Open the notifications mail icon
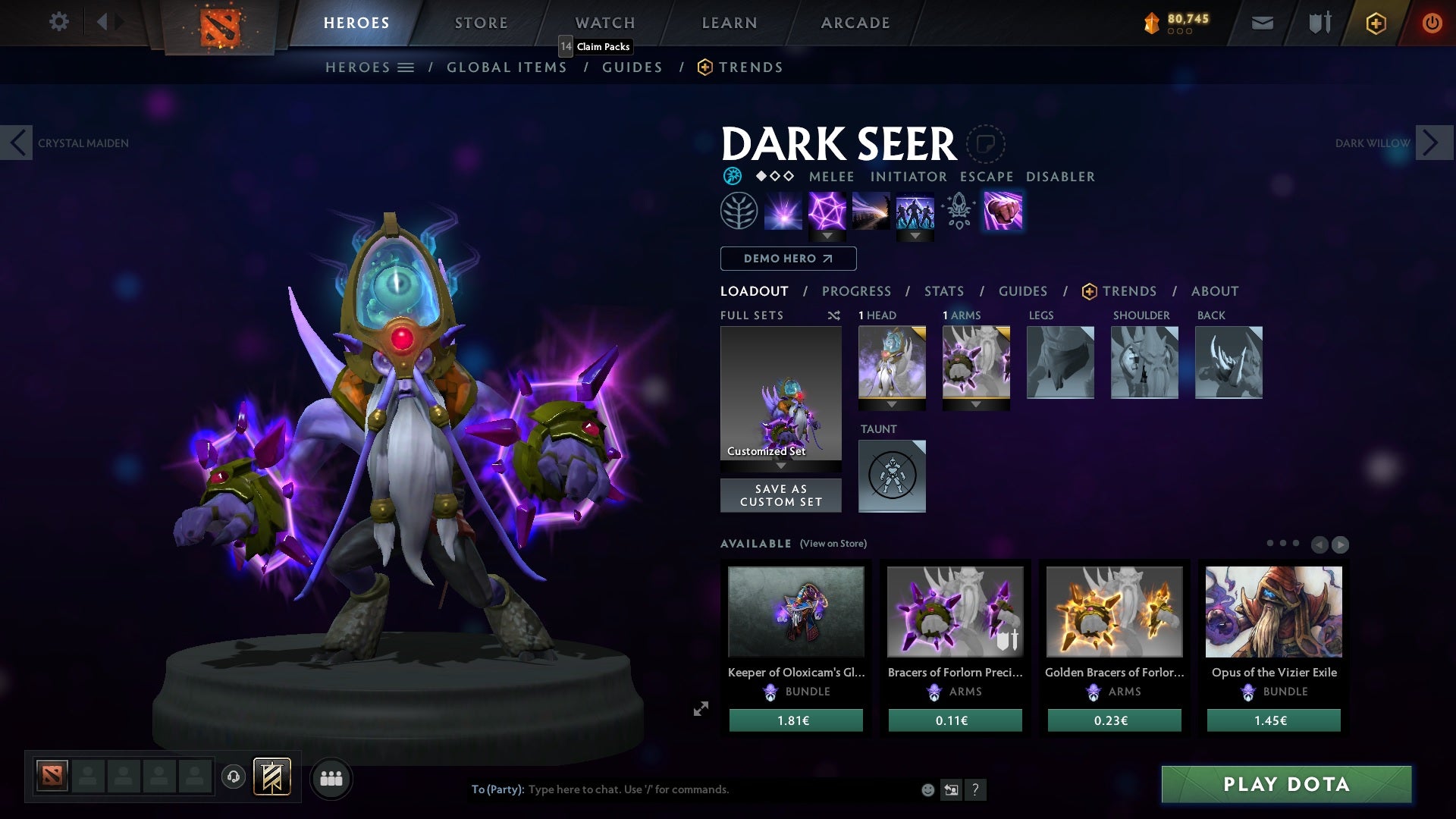This screenshot has height=819, width=1456. [x=1261, y=23]
